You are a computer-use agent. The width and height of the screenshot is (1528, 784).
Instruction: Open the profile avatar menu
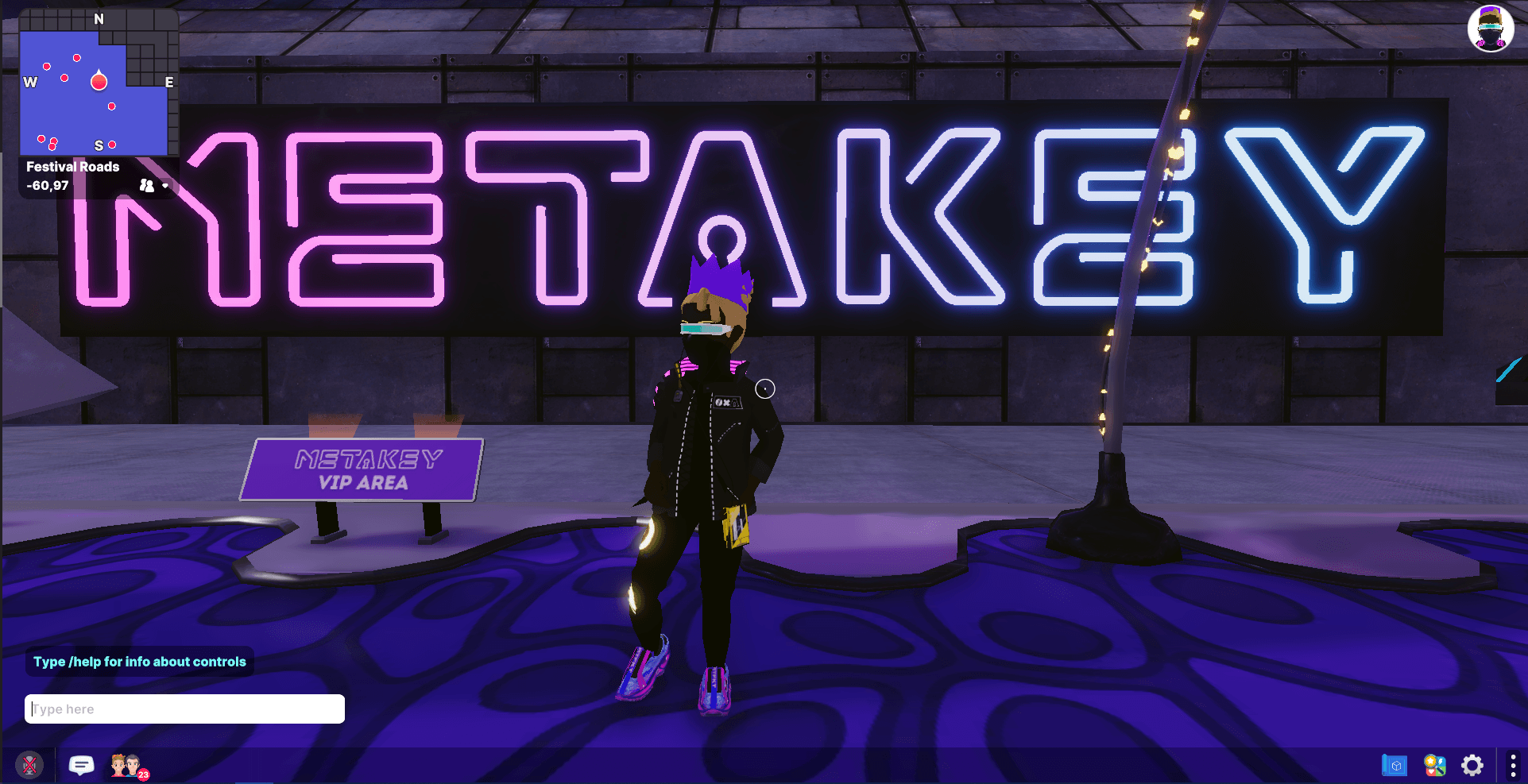pos(1490,29)
